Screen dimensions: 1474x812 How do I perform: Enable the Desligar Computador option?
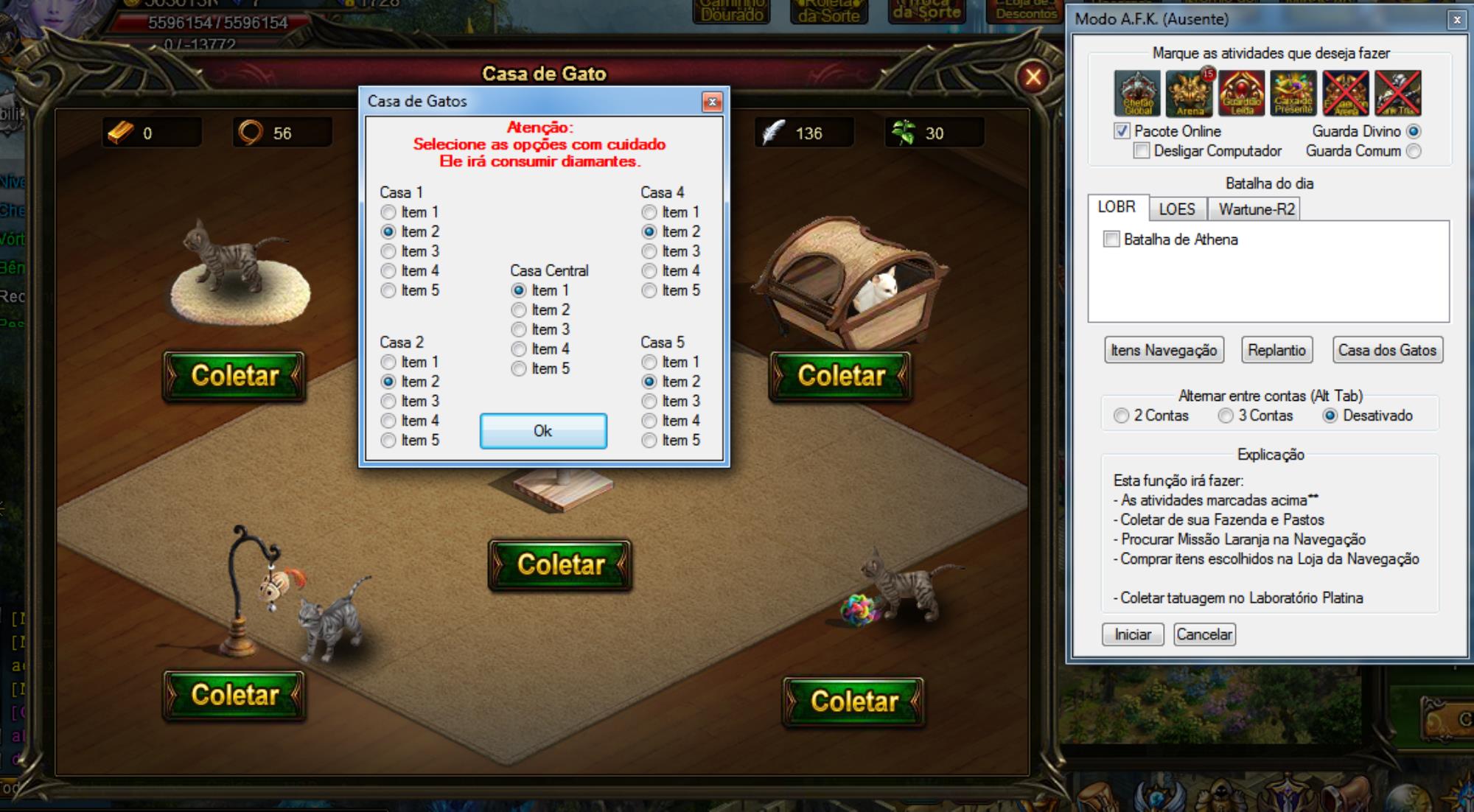pyautogui.click(x=1142, y=151)
